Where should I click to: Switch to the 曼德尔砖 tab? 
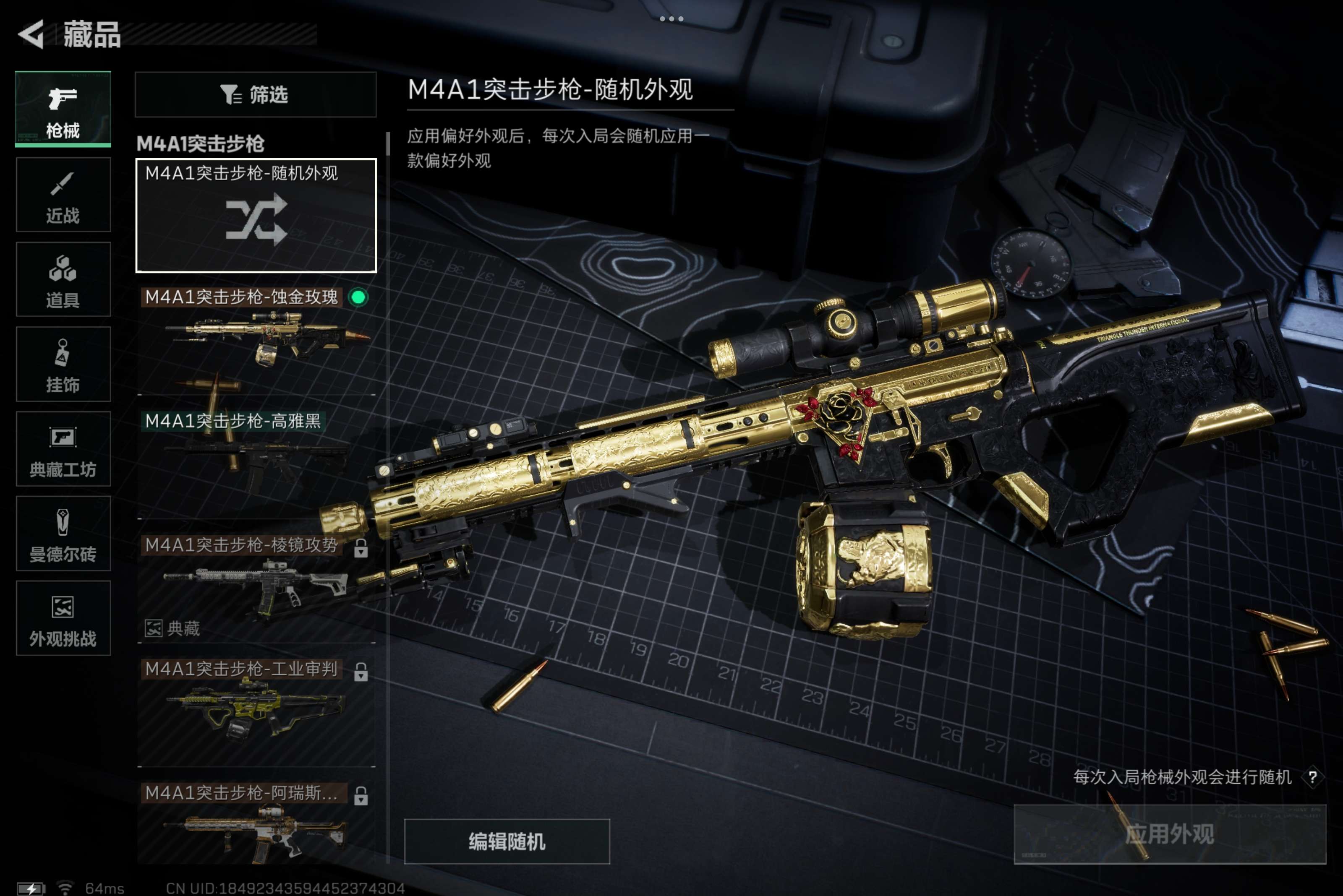pos(63,533)
